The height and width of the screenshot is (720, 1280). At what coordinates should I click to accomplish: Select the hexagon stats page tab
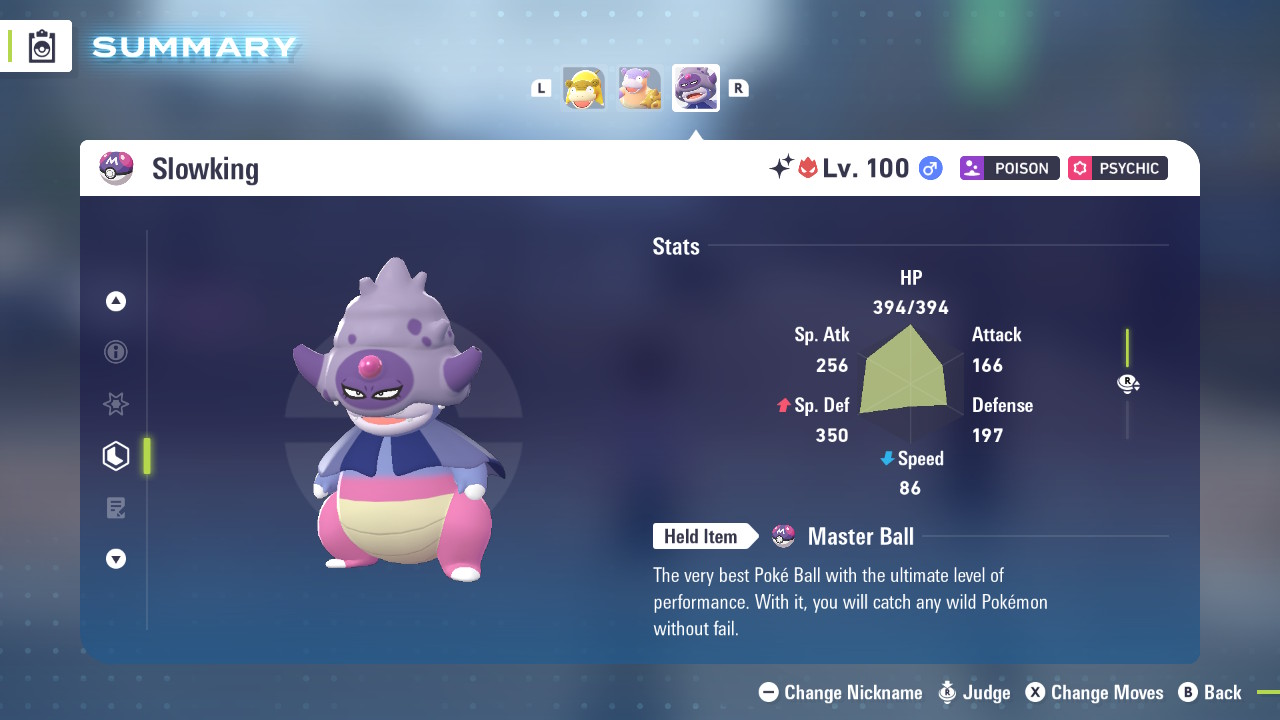tap(116, 456)
